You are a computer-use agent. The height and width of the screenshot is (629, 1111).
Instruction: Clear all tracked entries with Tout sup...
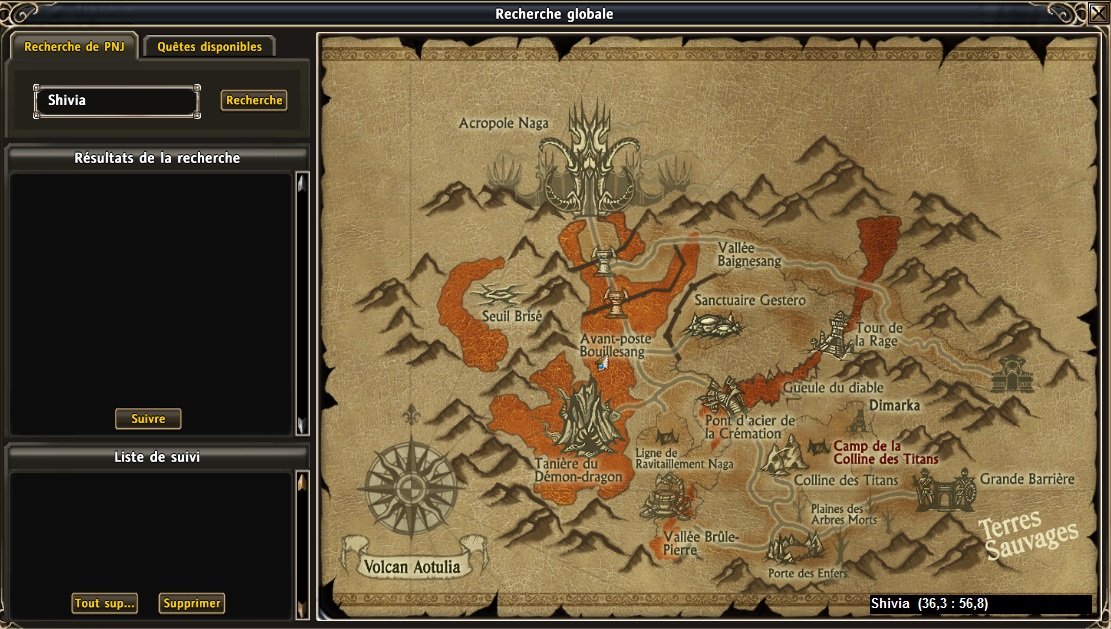tap(104, 603)
